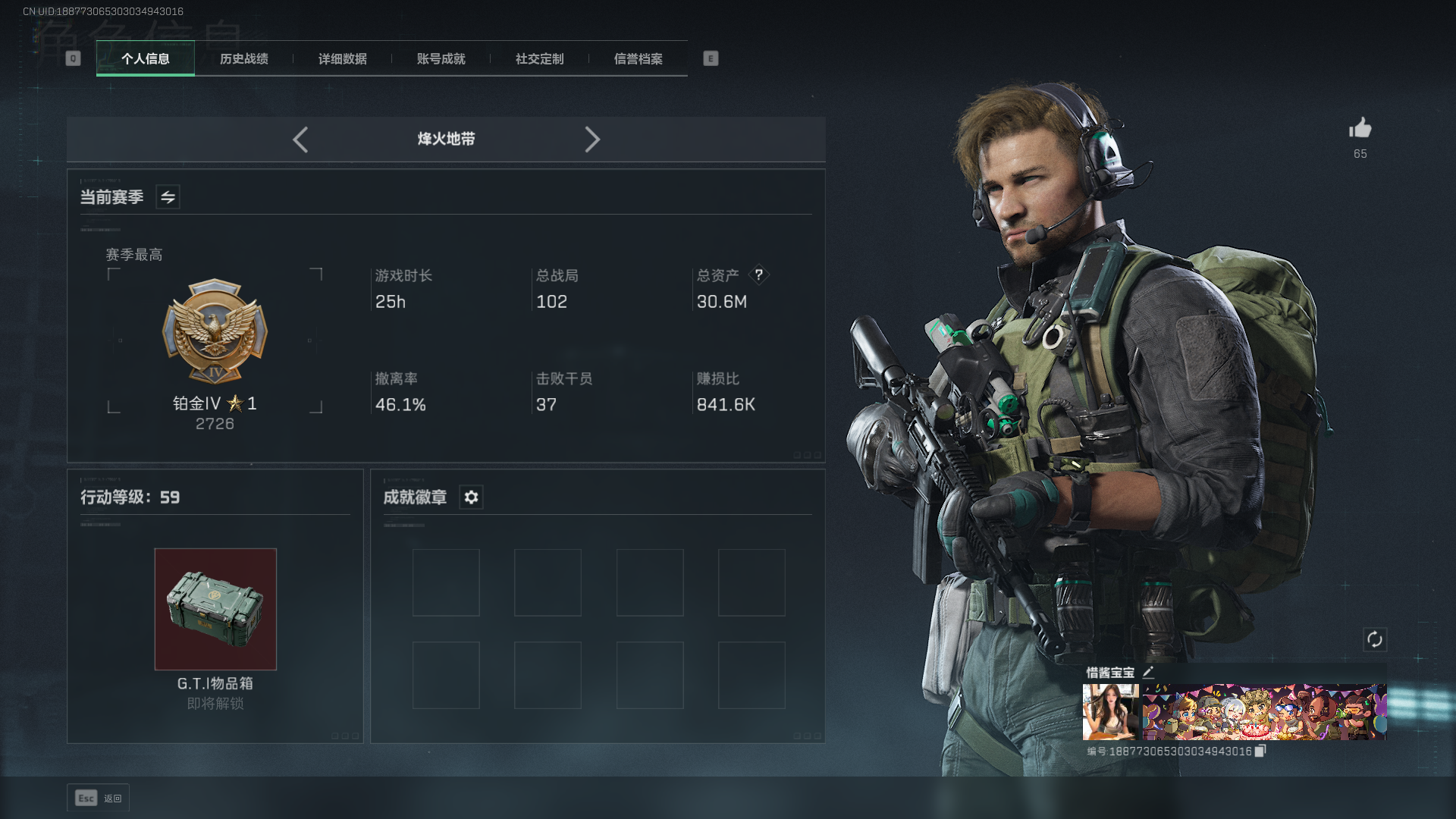1456x819 pixels.
Task: Open the 信誉档案 tab
Action: tap(638, 59)
